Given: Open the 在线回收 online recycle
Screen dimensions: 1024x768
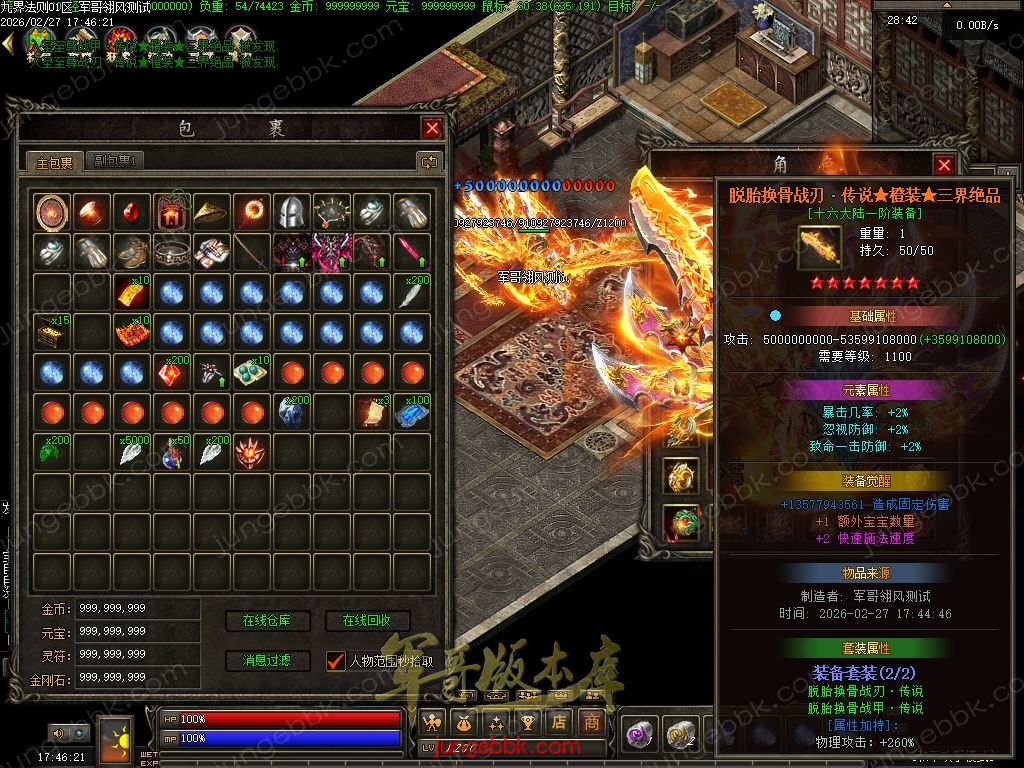Looking at the screenshot, I should (x=367, y=621).
